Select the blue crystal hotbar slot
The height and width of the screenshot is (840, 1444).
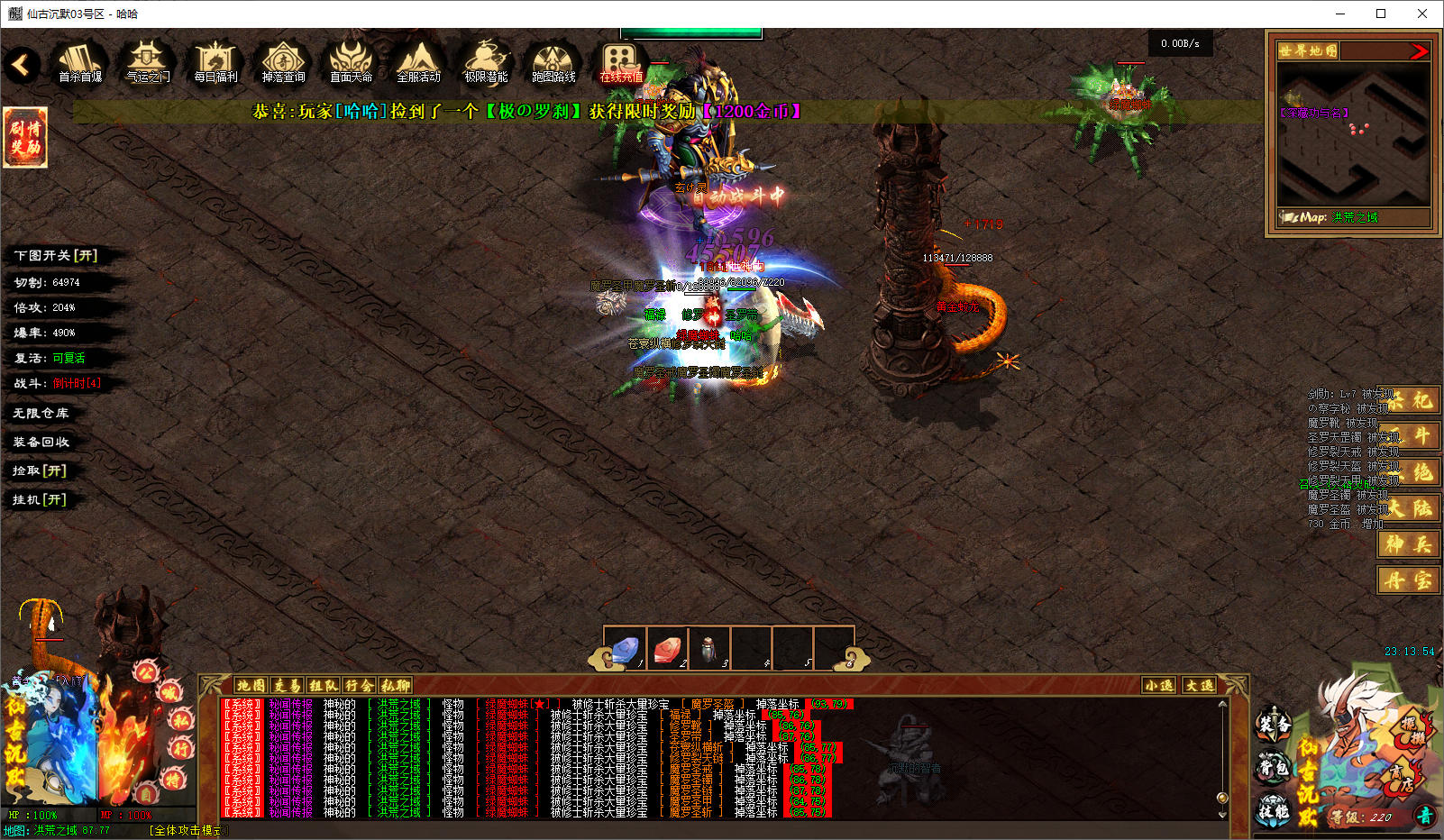(625, 648)
